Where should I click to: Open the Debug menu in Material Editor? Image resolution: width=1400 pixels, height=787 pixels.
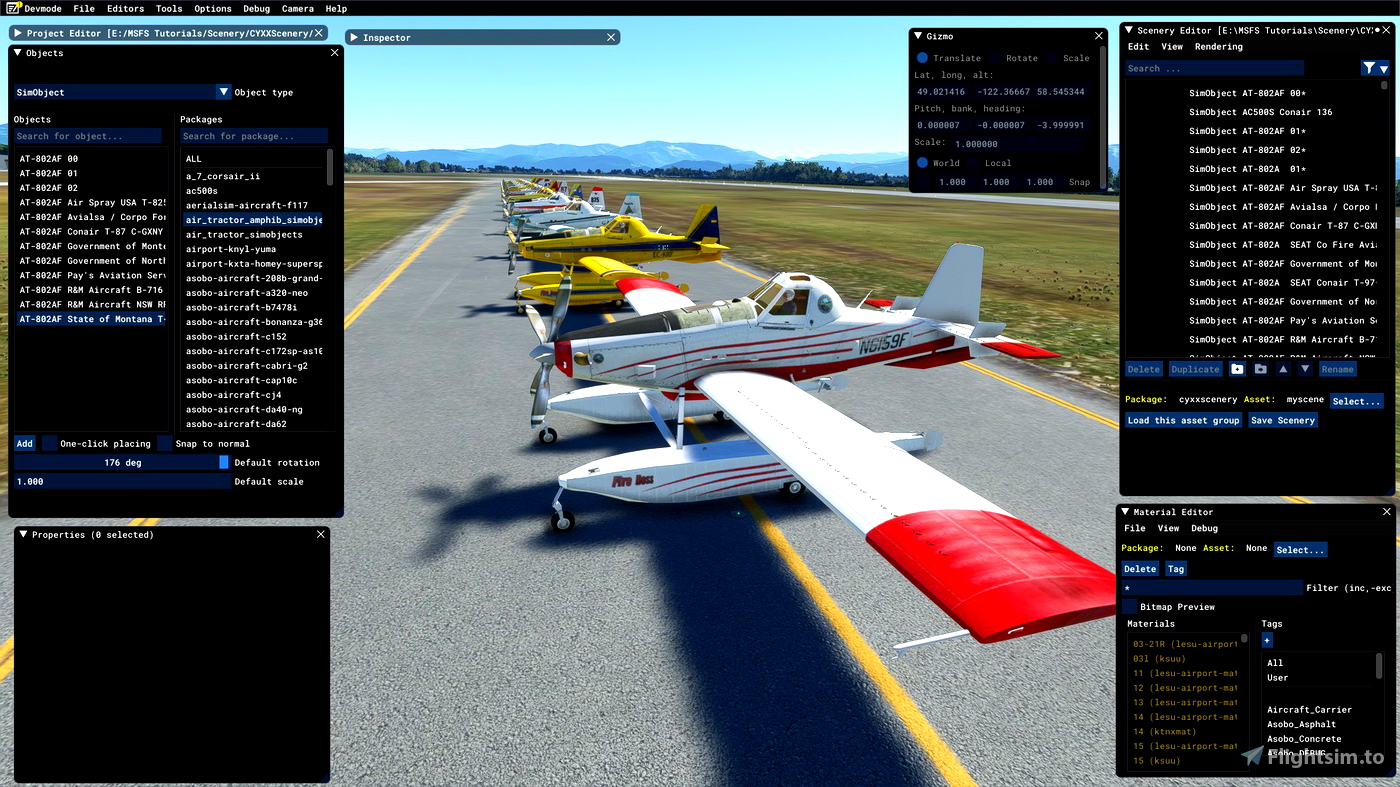pyautogui.click(x=1204, y=528)
